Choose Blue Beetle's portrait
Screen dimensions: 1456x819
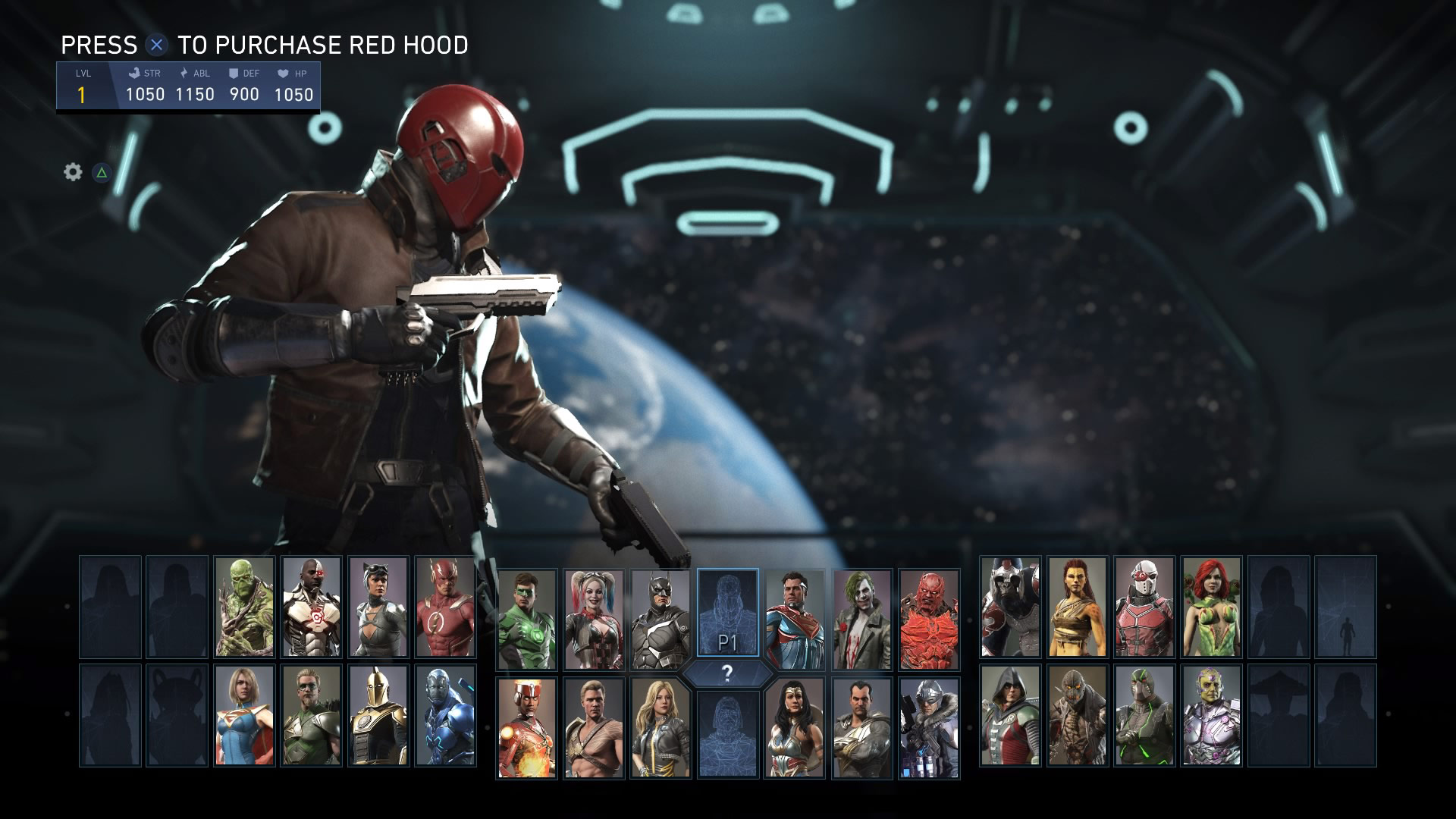pyautogui.click(x=445, y=715)
